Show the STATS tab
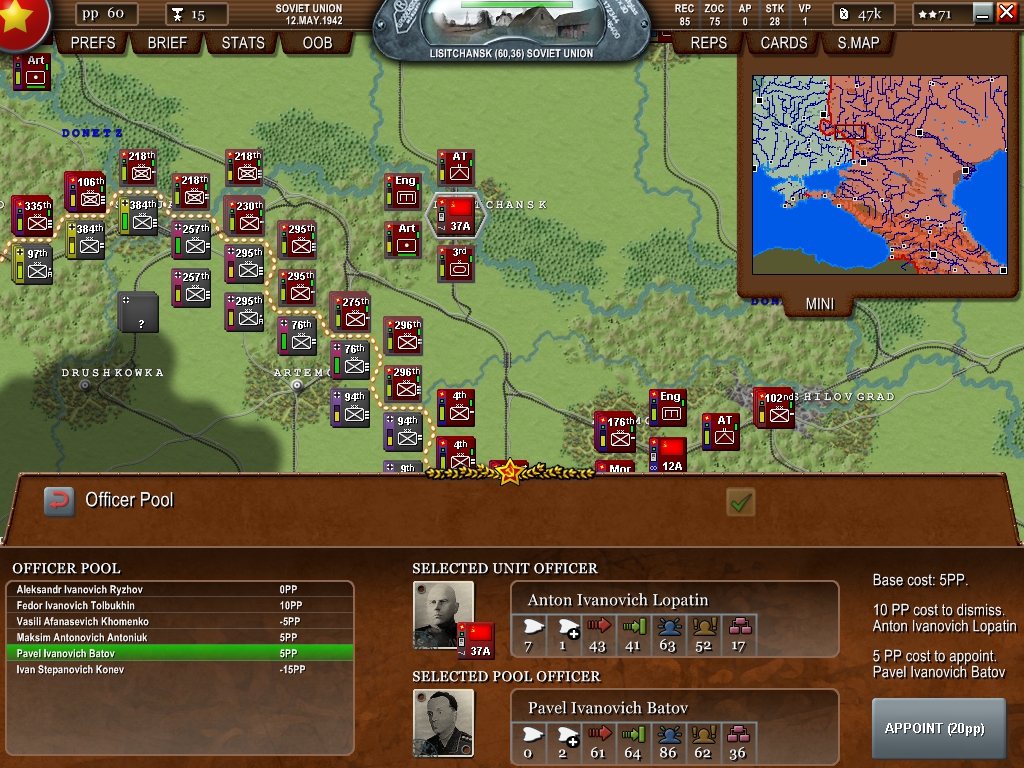The width and height of the screenshot is (1024, 768). pyautogui.click(x=243, y=43)
